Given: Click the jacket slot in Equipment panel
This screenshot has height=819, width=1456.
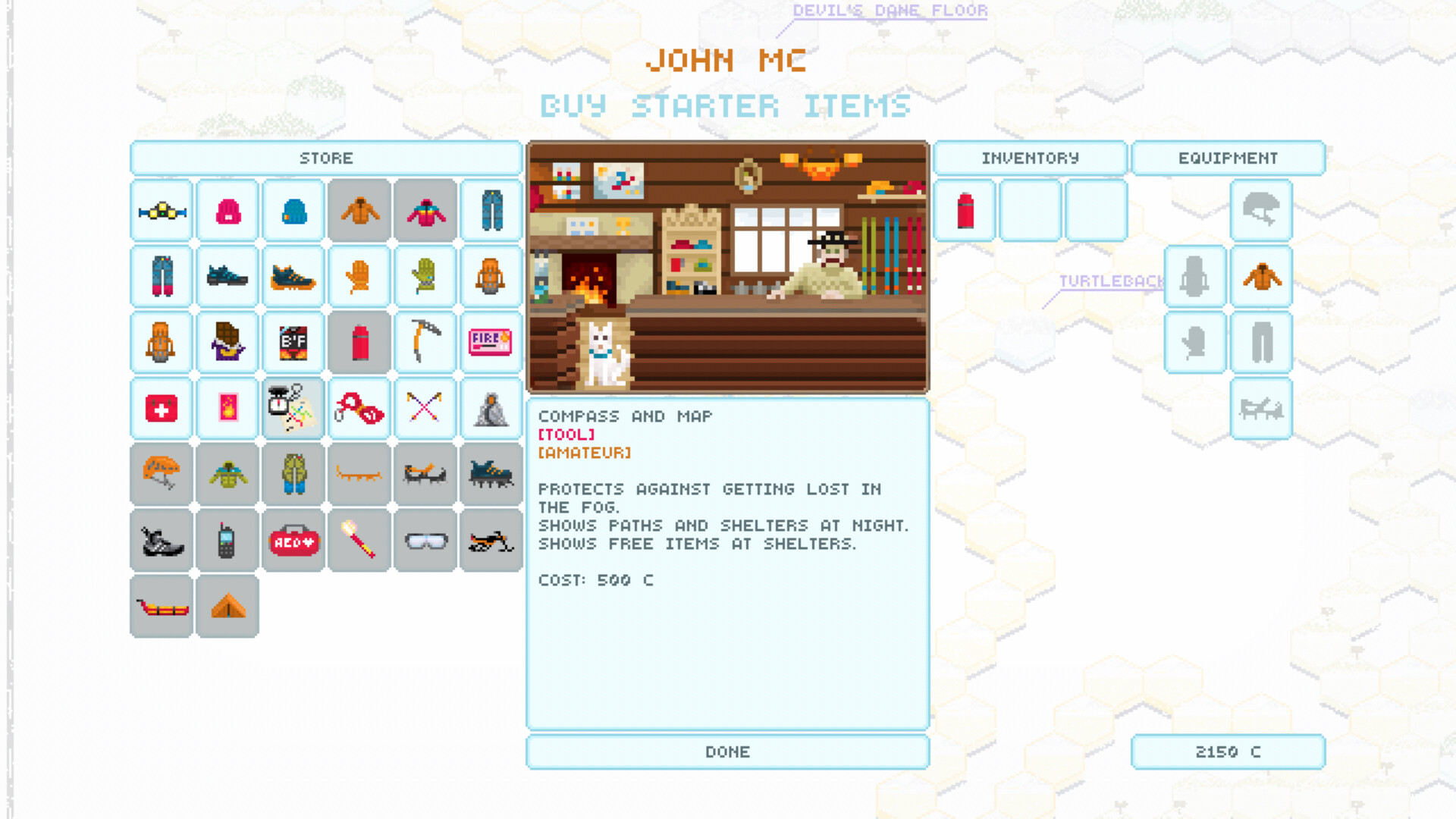Looking at the screenshot, I should click(x=1262, y=277).
